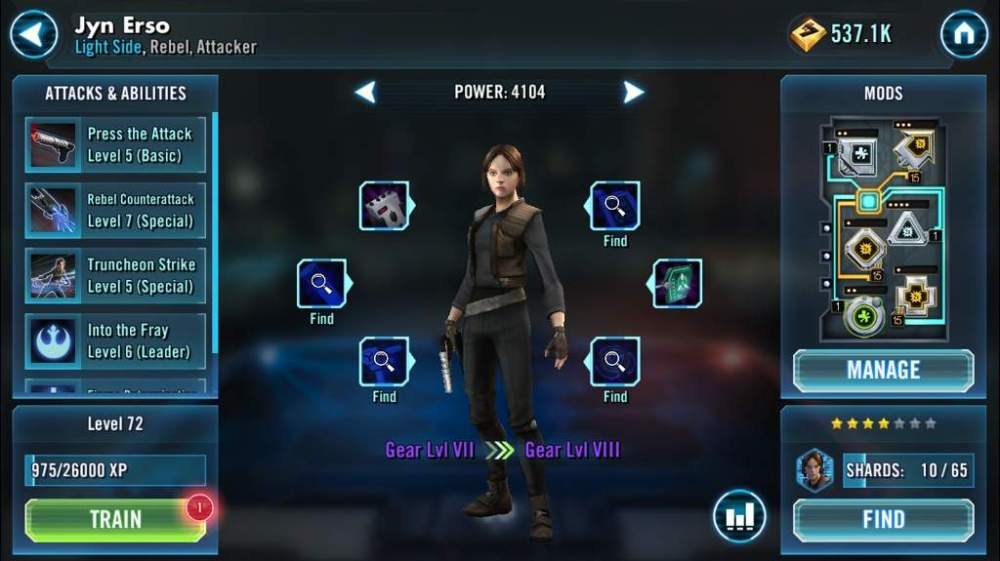Open the character stats chart
The image size is (1000, 561).
(739, 516)
